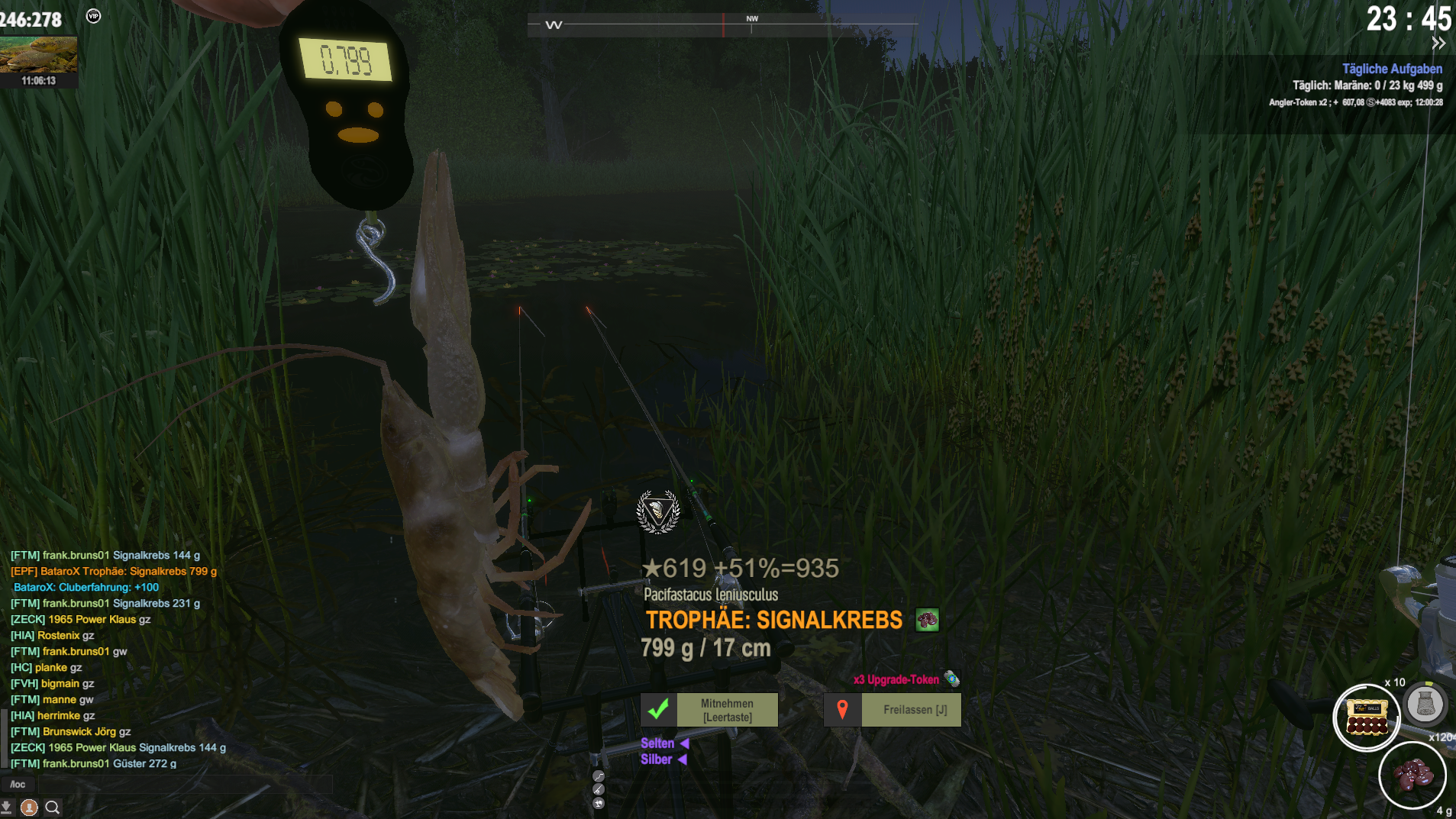The image size is (1456, 819).
Task: Click the VIP badge icon
Action: pyautogui.click(x=93, y=16)
